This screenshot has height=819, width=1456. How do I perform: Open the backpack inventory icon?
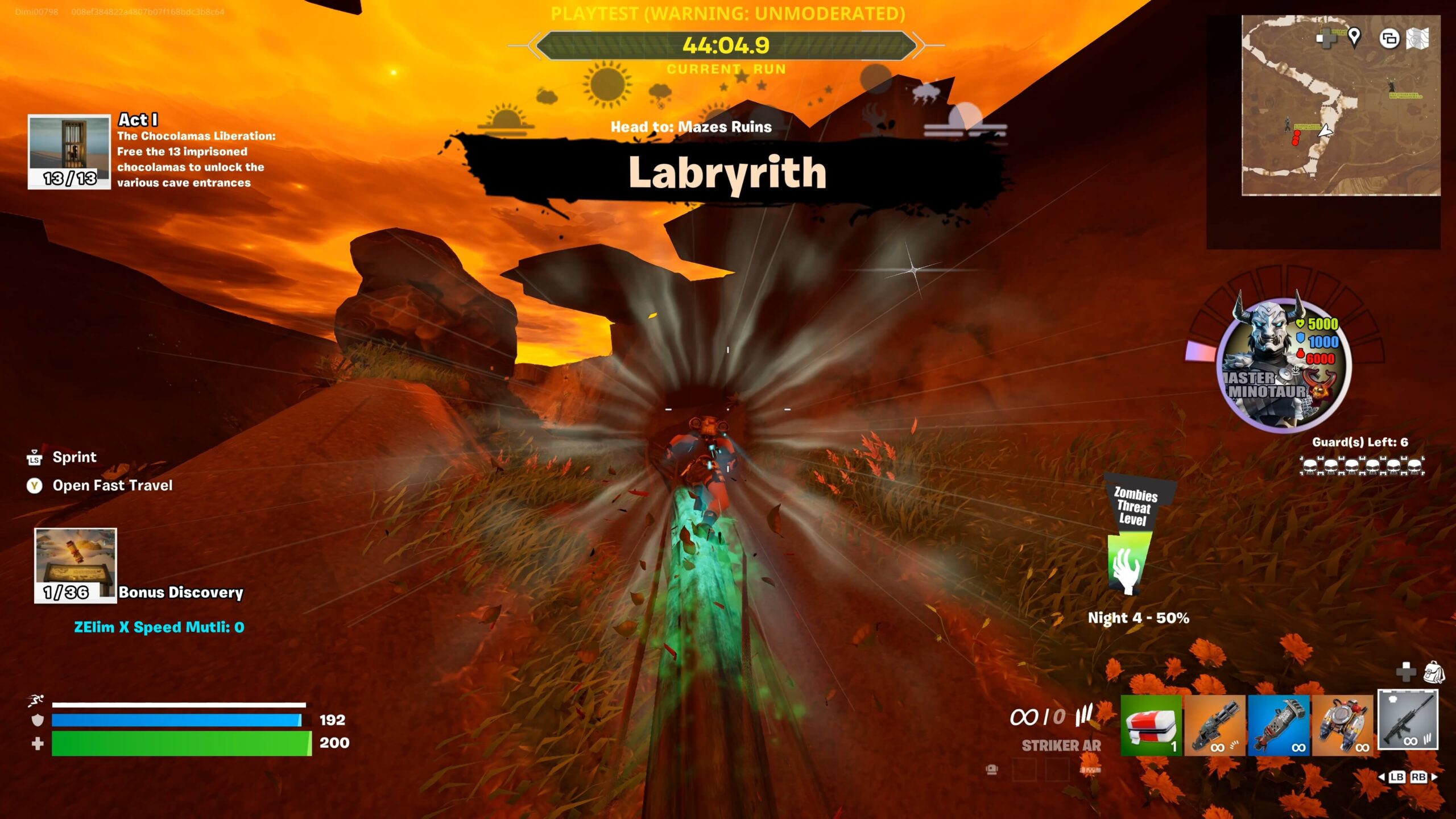[1434, 672]
